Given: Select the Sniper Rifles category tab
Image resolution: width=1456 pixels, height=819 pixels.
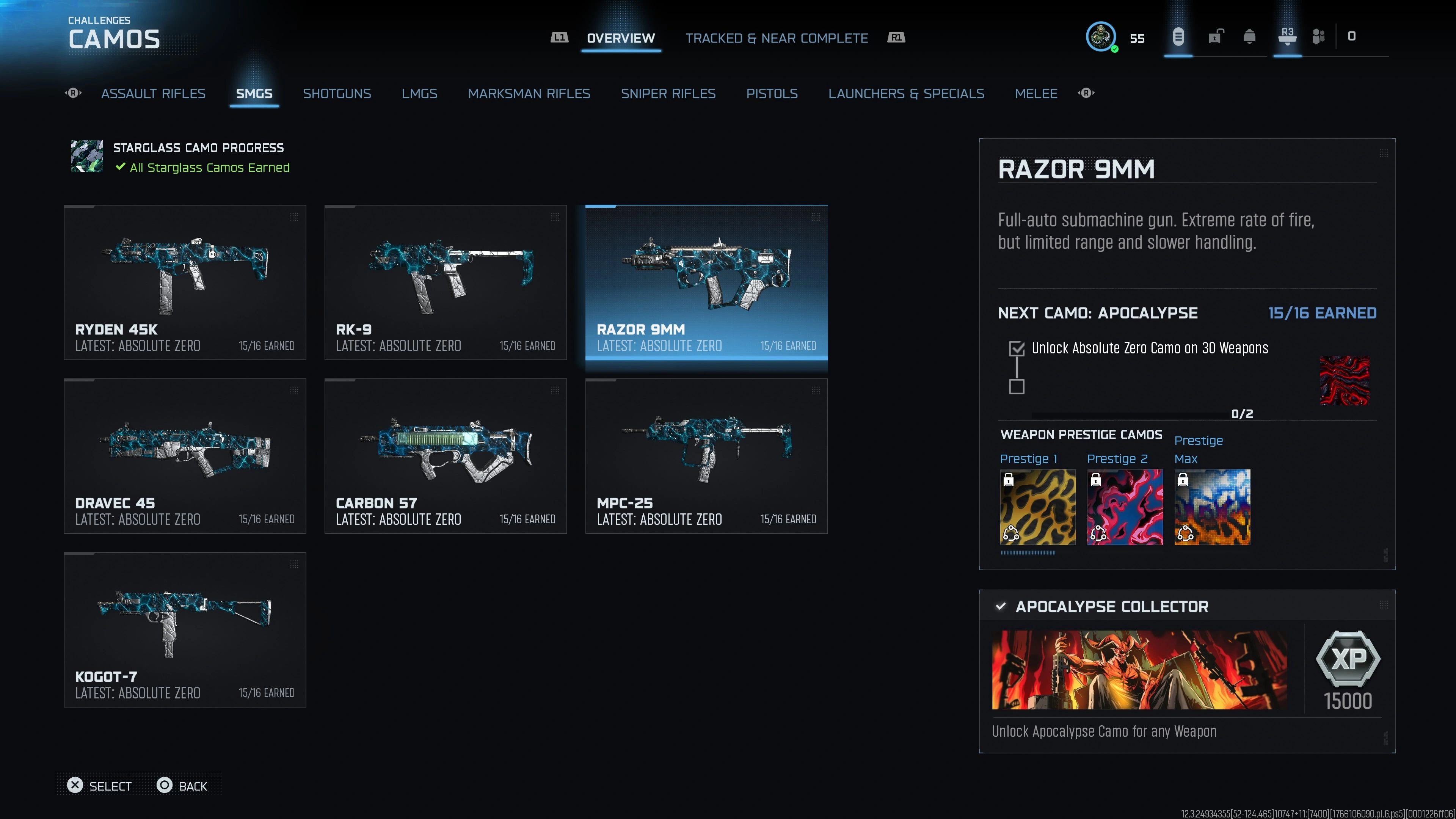Looking at the screenshot, I should click(x=668, y=93).
